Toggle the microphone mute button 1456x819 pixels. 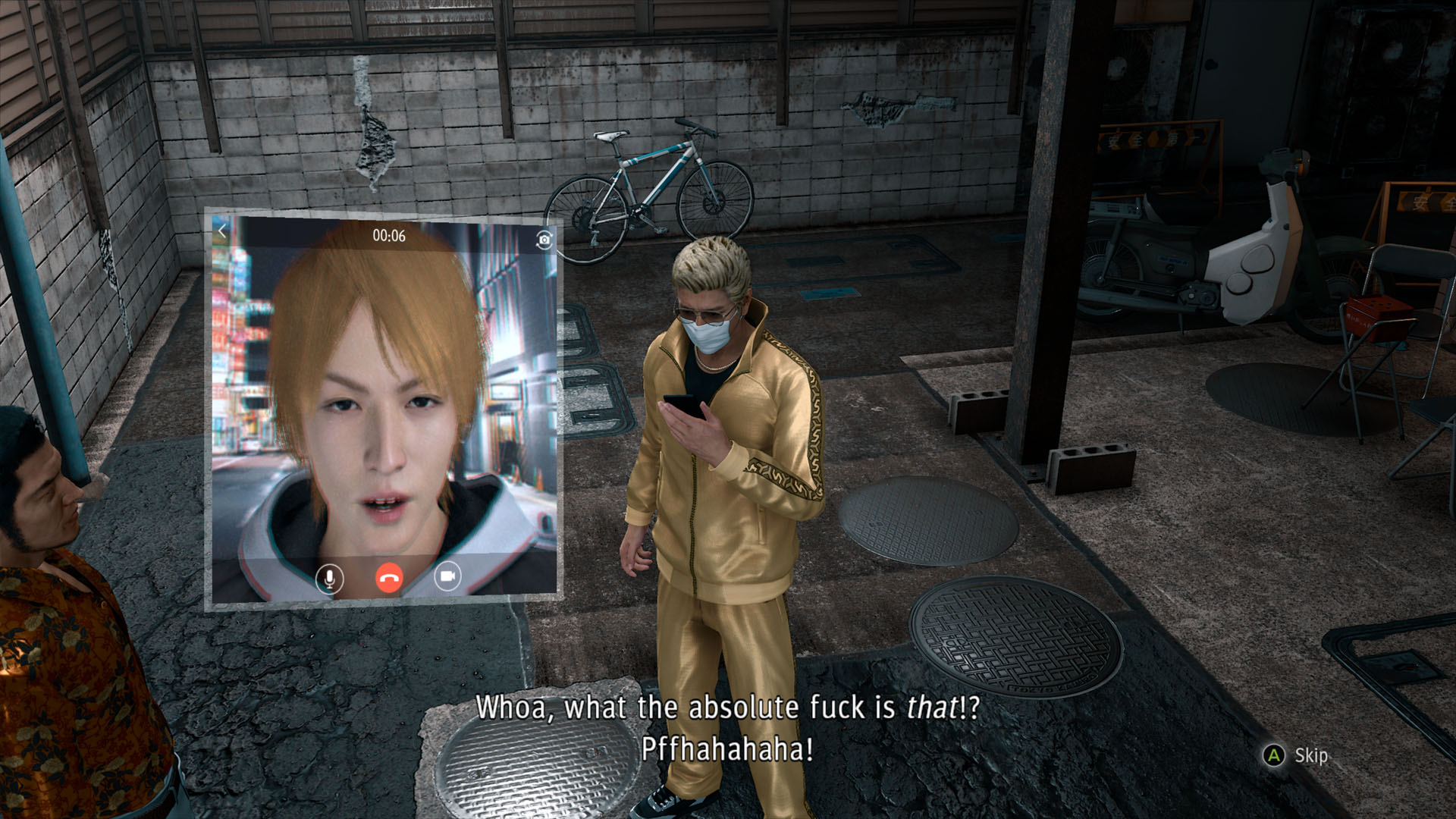[x=329, y=579]
